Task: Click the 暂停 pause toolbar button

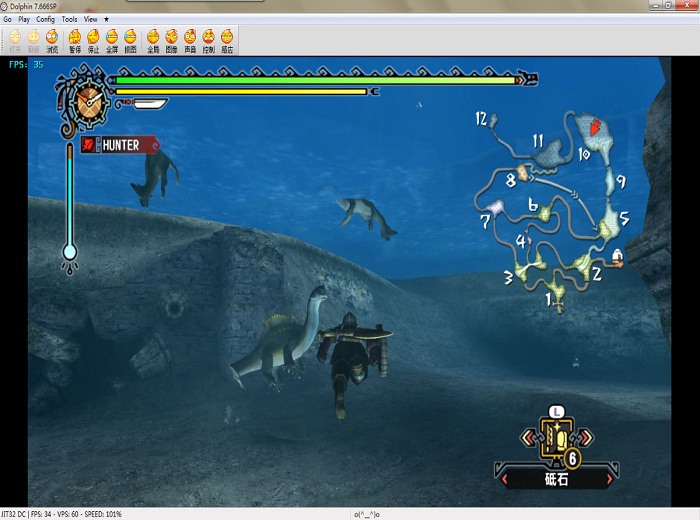Action: click(75, 40)
